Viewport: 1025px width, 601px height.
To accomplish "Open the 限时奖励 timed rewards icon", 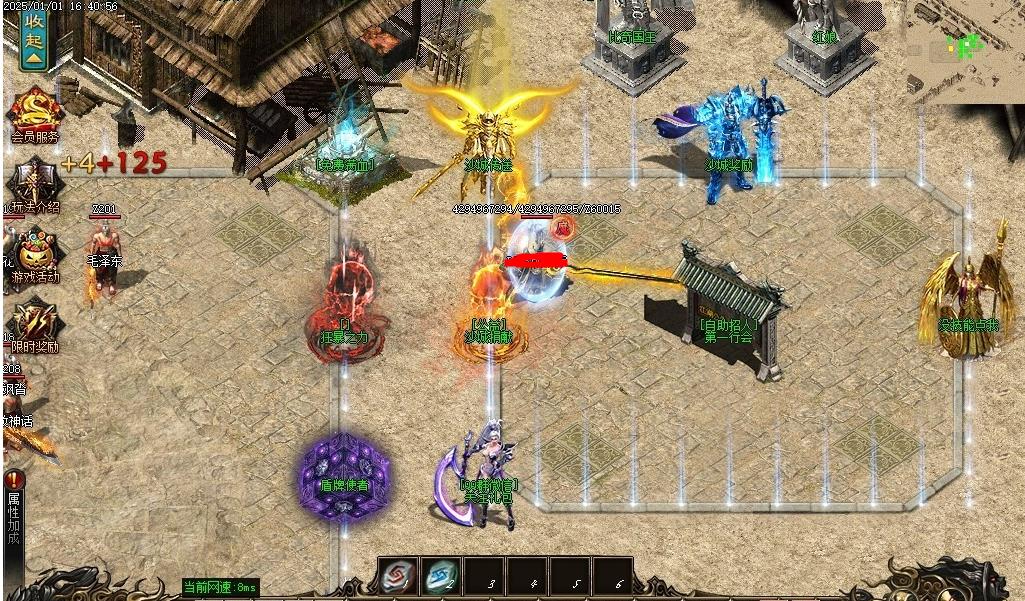I will (35, 325).
